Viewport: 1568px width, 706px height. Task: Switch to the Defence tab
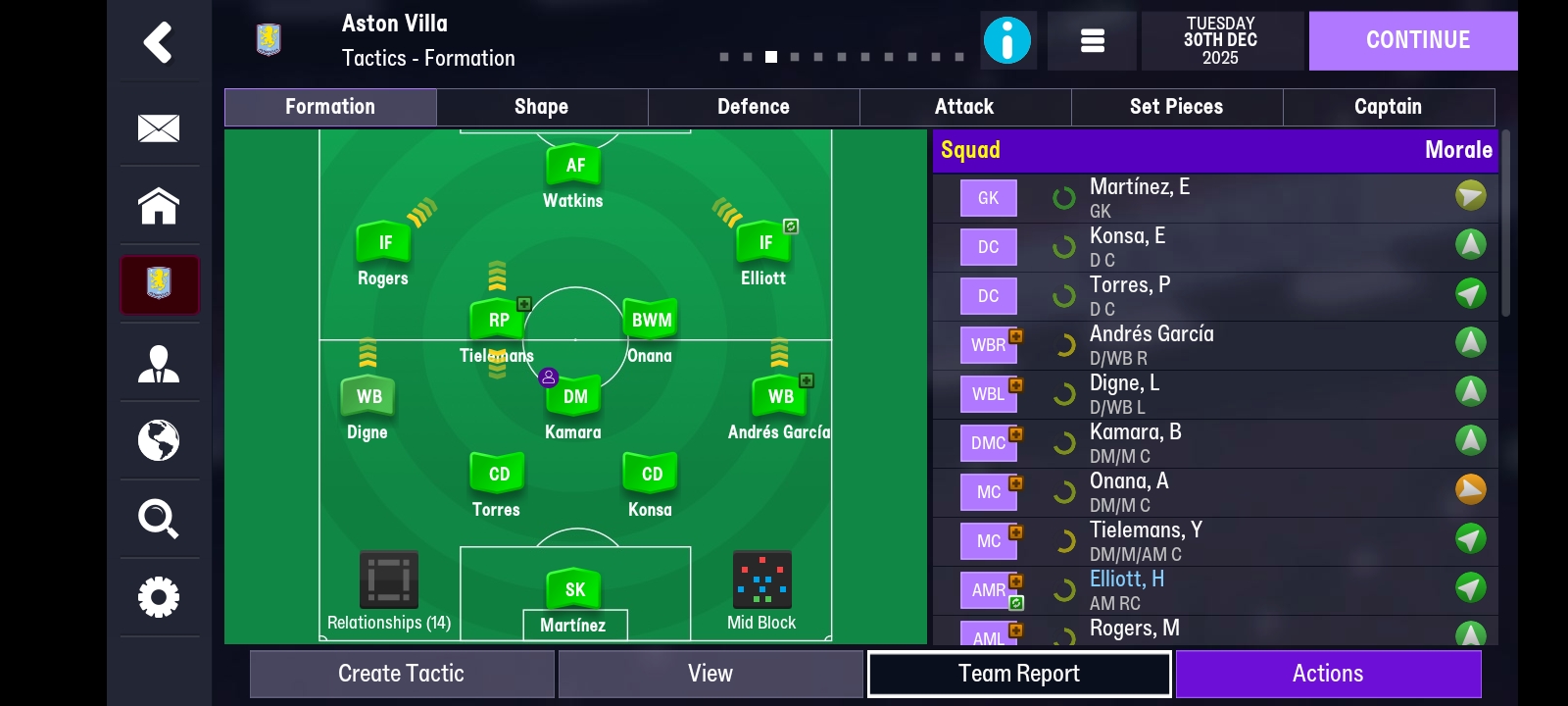753,107
